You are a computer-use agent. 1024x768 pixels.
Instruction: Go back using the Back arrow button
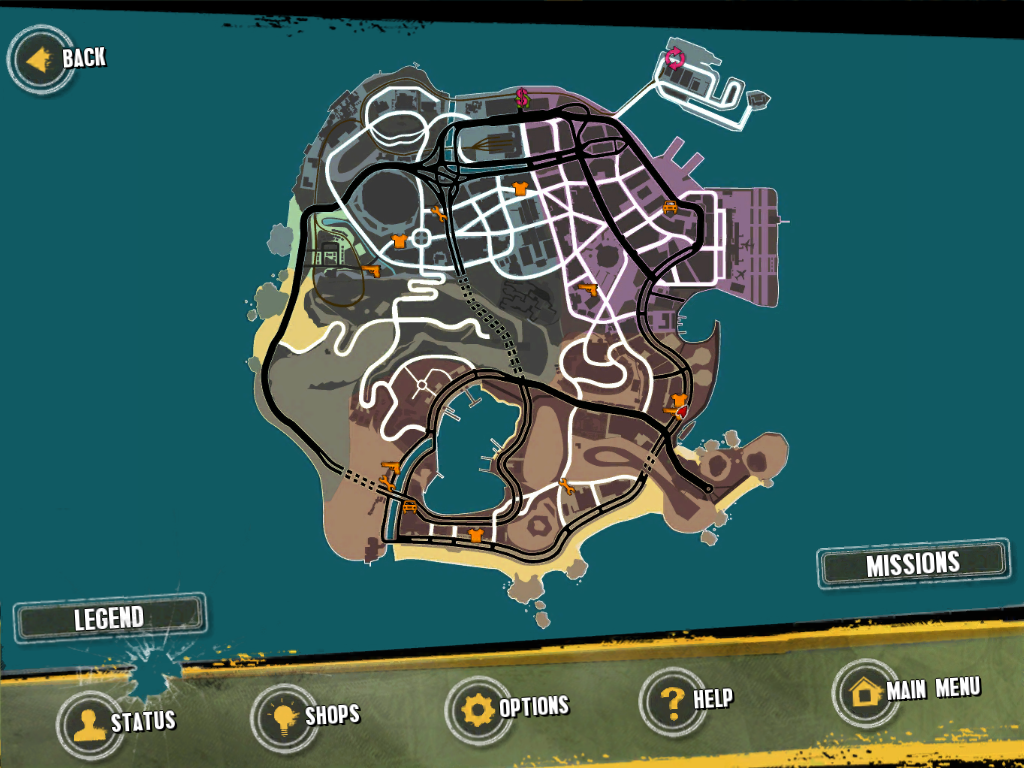pos(42,60)
